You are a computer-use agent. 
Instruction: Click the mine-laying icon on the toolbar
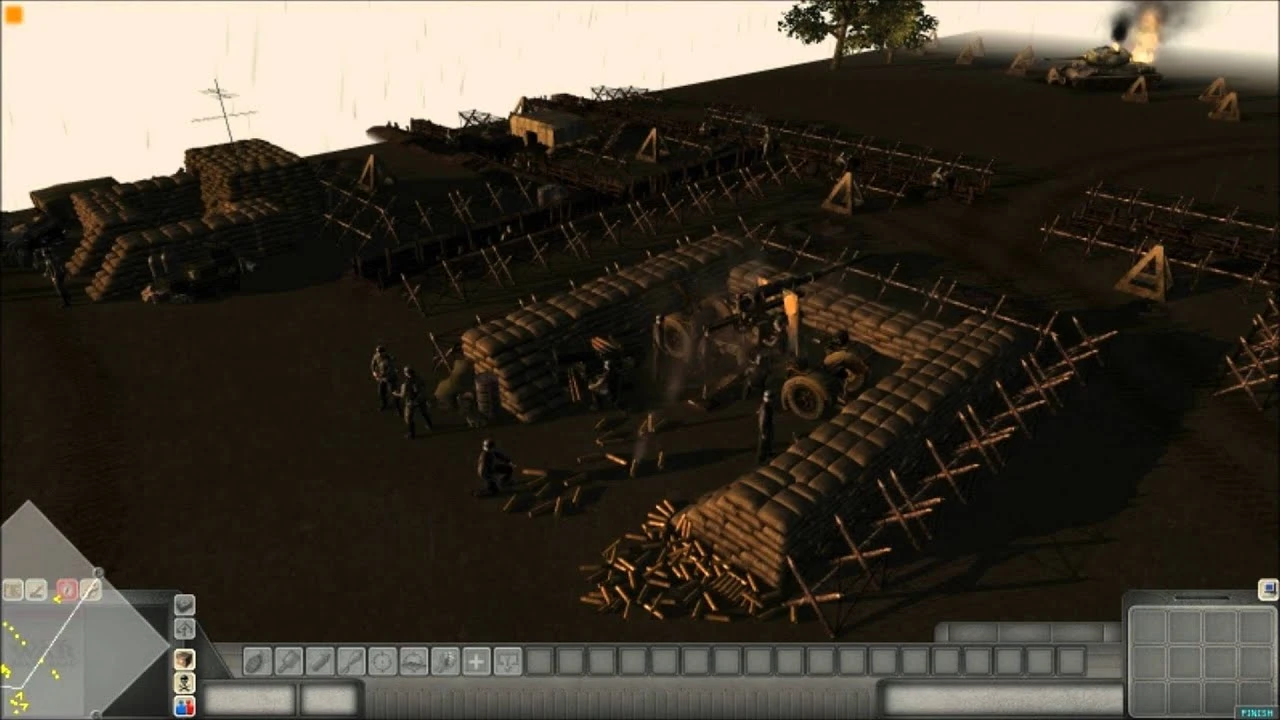[412, 661]
